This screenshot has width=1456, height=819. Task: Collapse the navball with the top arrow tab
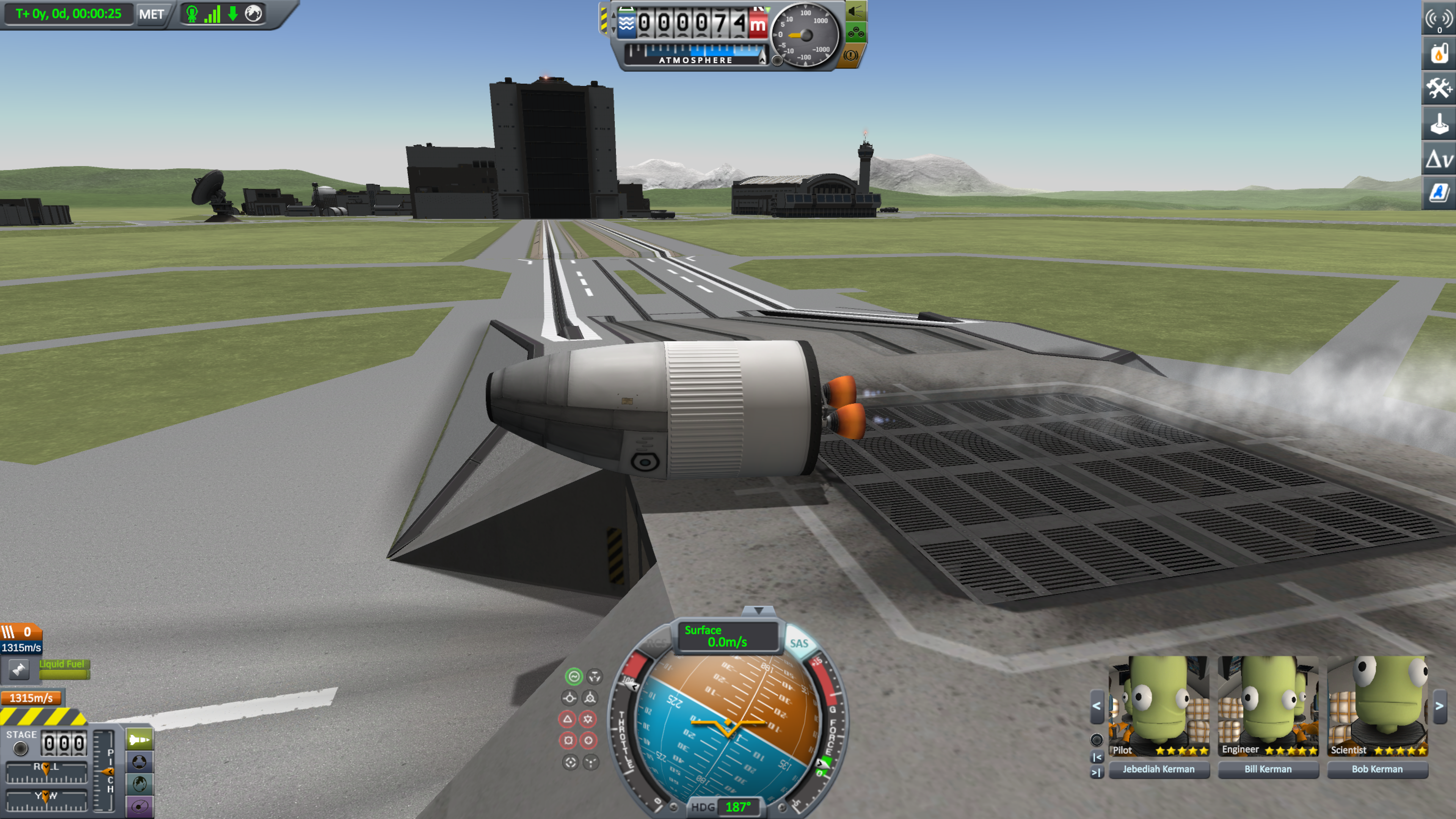pyautogui.click(x=758, y=610)
